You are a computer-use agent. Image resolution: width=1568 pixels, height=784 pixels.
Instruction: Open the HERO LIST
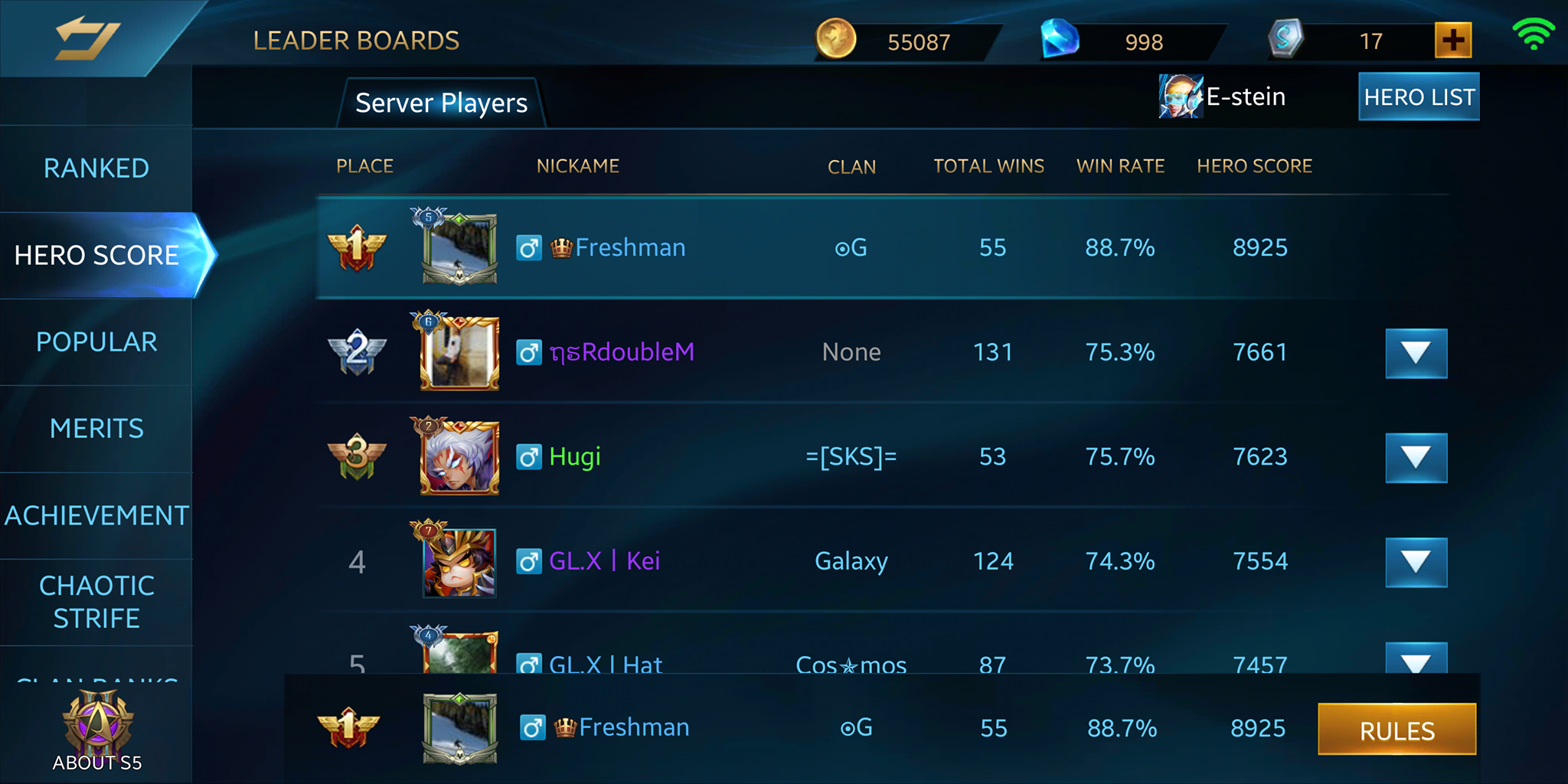pos(1418,96)
